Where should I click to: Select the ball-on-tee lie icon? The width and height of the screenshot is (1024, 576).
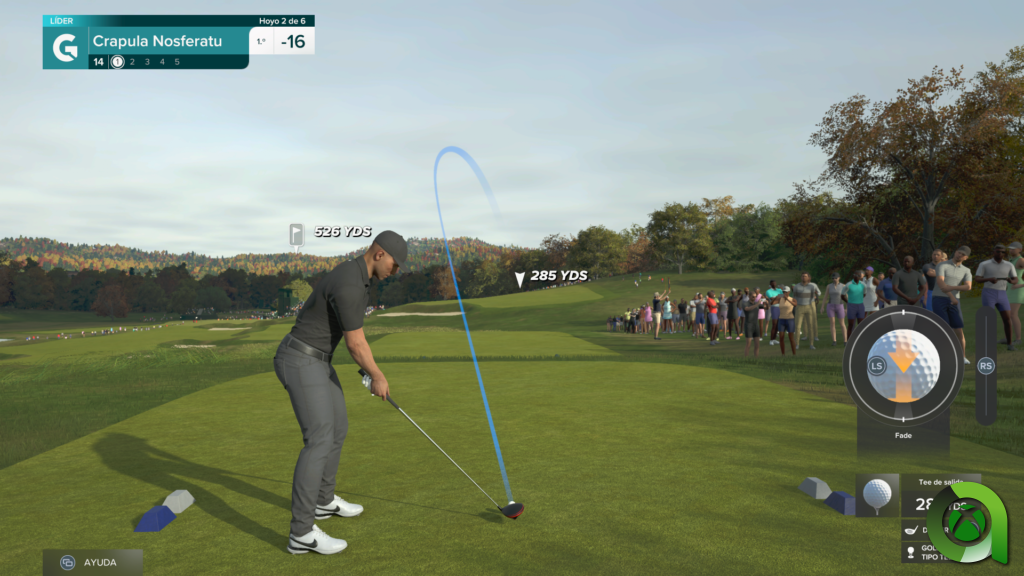tap(877, 494)
